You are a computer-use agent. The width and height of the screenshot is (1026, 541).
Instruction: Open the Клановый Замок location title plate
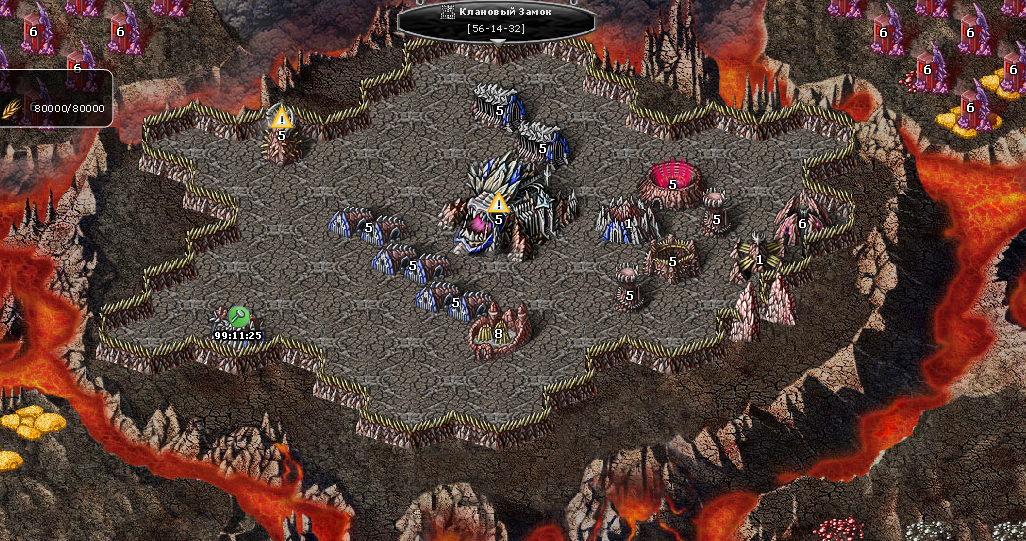(x=496, y=19)
